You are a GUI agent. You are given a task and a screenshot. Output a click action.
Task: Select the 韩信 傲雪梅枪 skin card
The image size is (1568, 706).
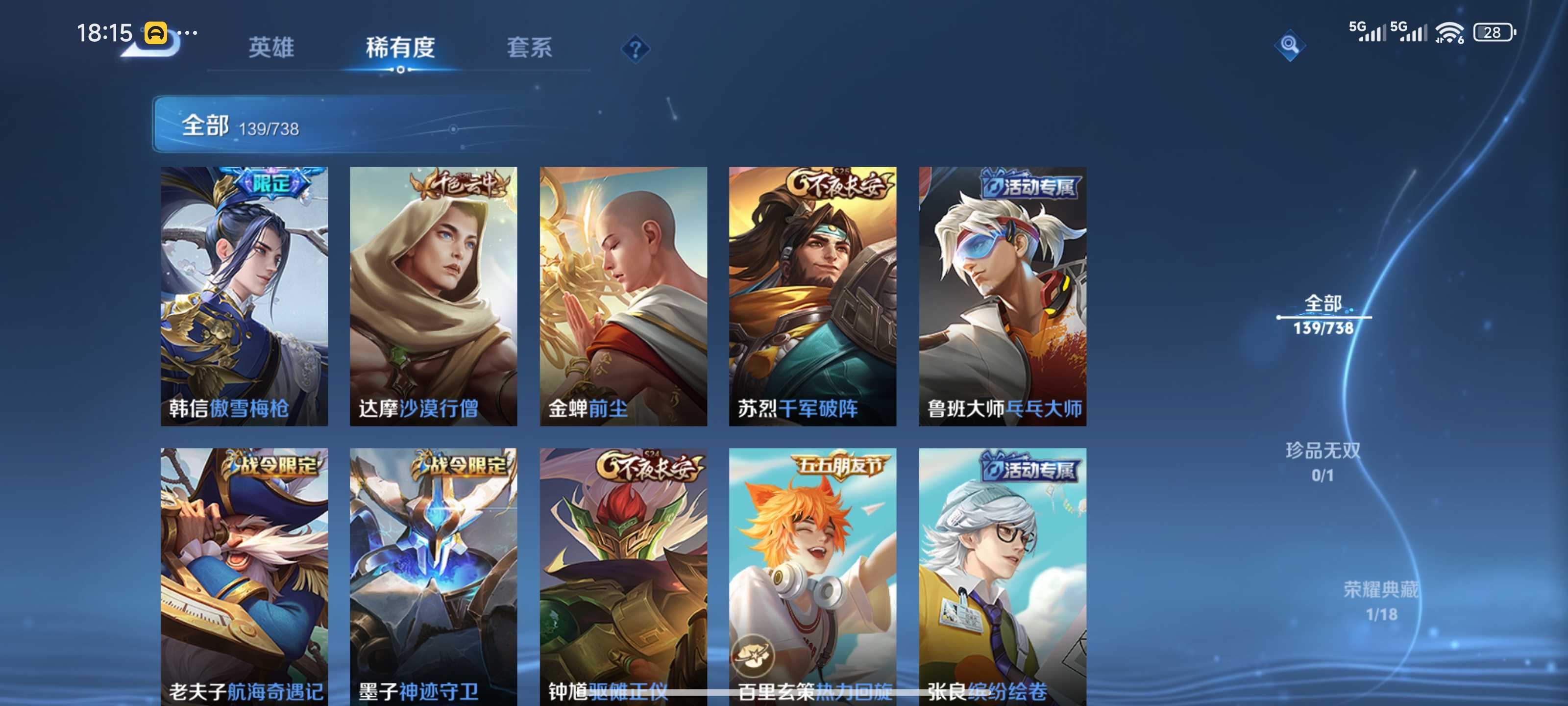coord(244,296)
